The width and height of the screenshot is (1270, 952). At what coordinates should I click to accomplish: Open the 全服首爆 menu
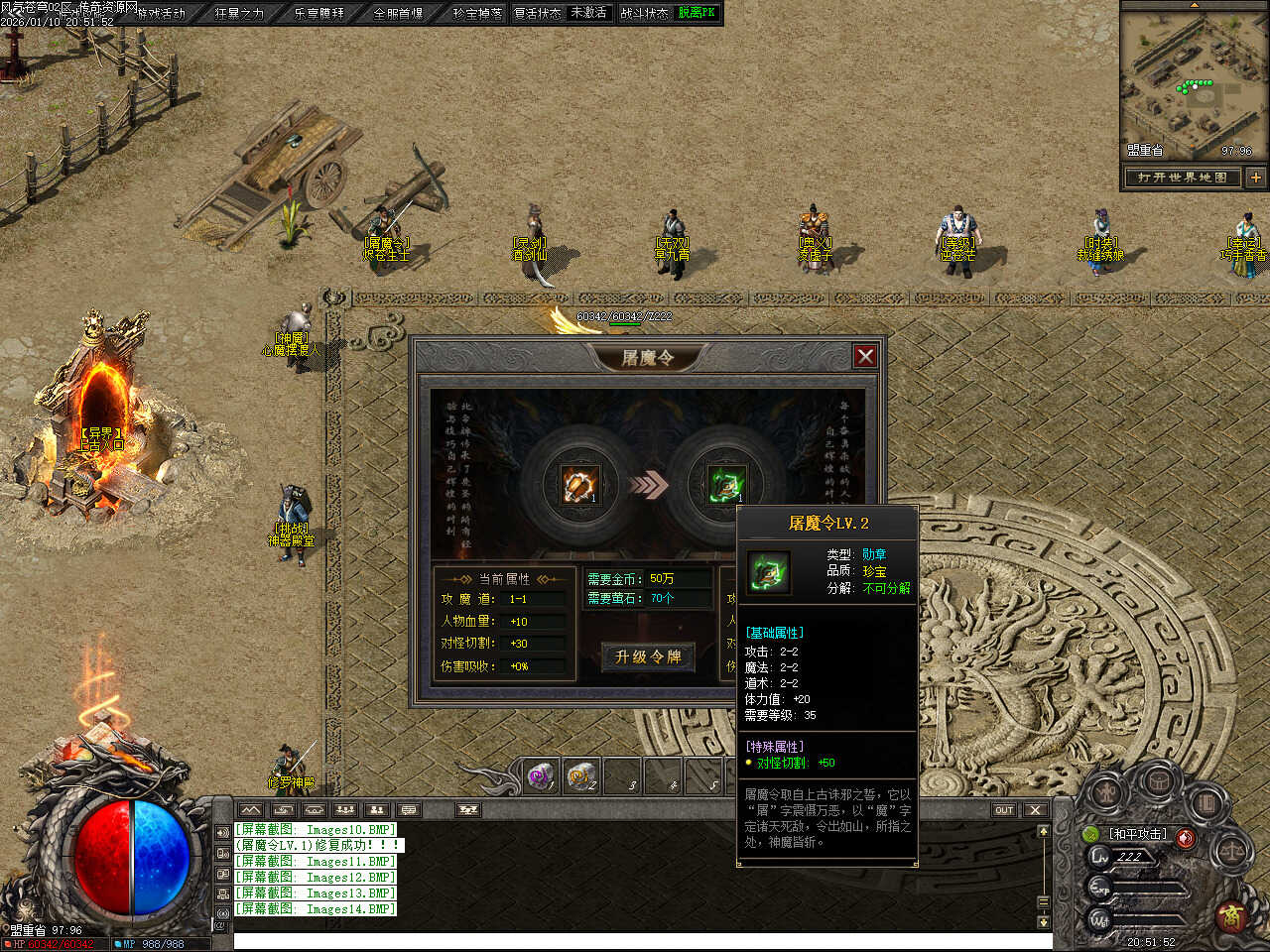pyautogui.click(x=398, y=13)
